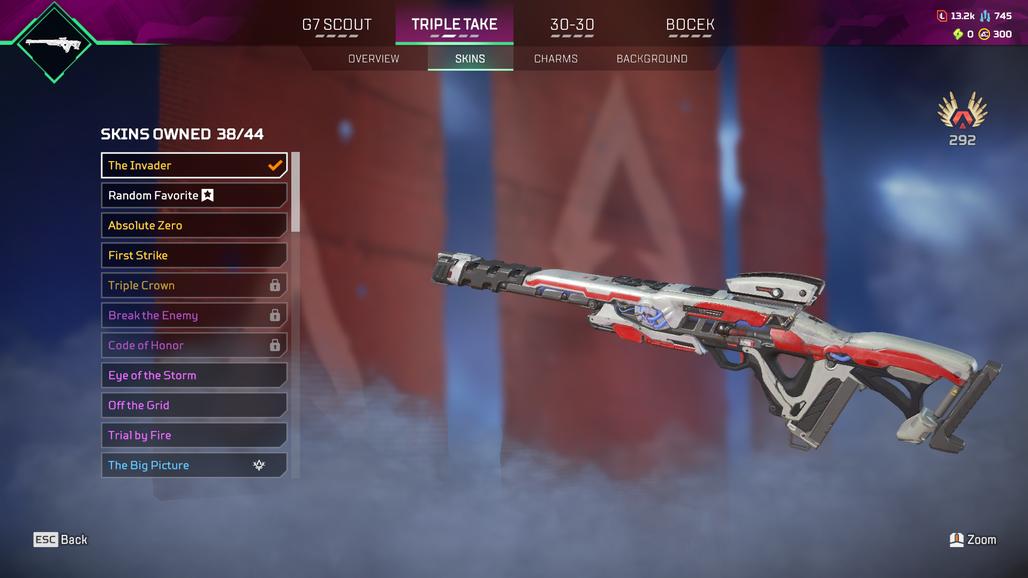Select The Big Picture skin

[x=194, y=465]
